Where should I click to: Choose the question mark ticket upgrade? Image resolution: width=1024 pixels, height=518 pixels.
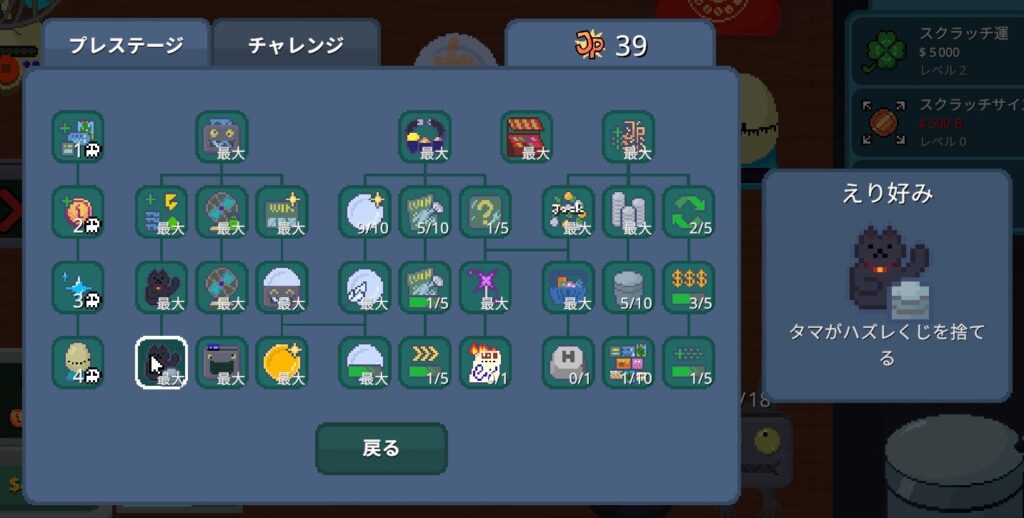[x=485, y=211]
